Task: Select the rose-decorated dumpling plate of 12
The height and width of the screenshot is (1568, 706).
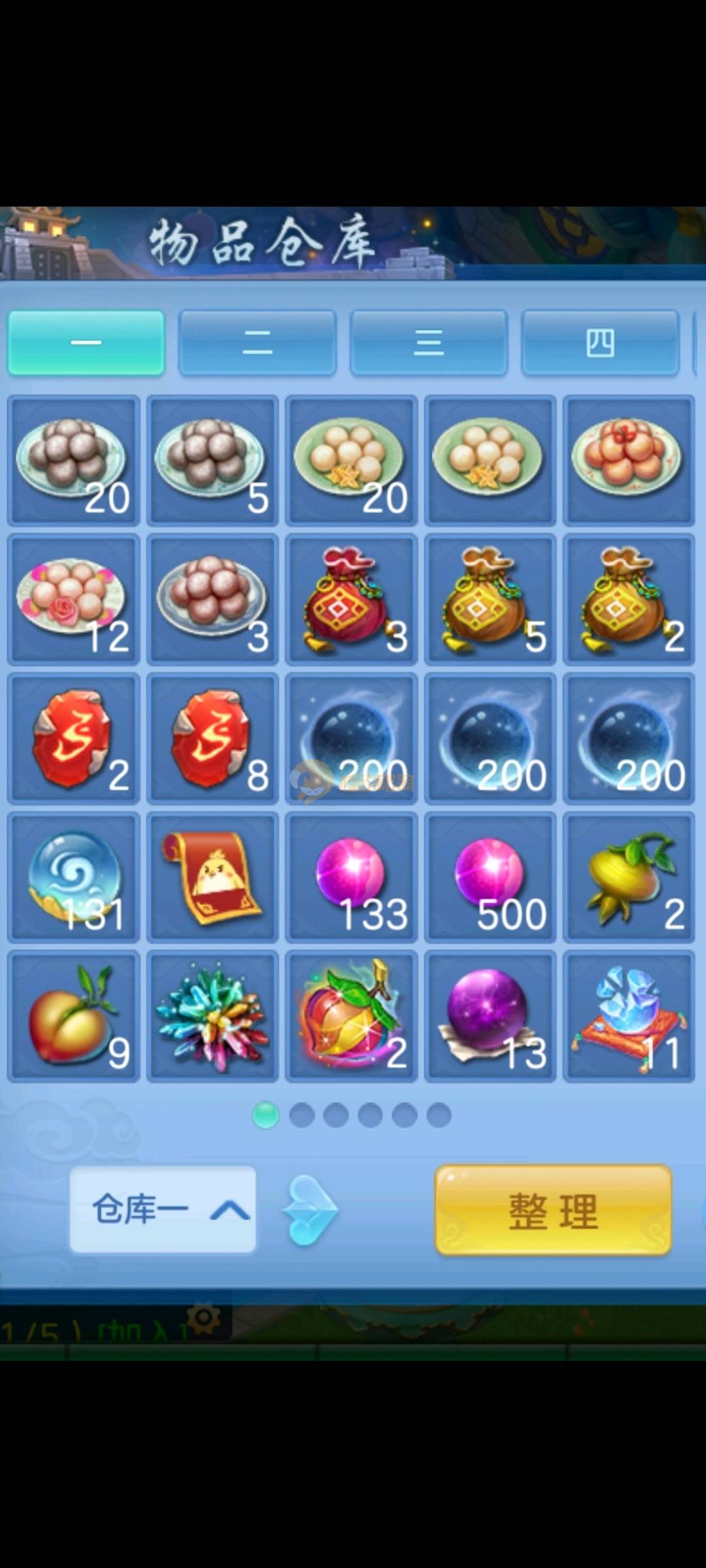Action: 74,599
